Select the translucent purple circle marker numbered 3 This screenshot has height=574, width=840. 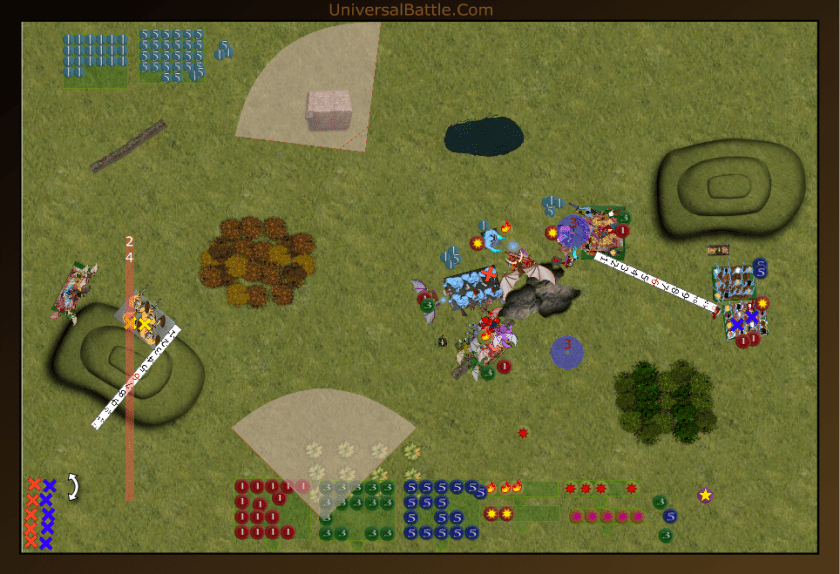(x=567, y=351)
